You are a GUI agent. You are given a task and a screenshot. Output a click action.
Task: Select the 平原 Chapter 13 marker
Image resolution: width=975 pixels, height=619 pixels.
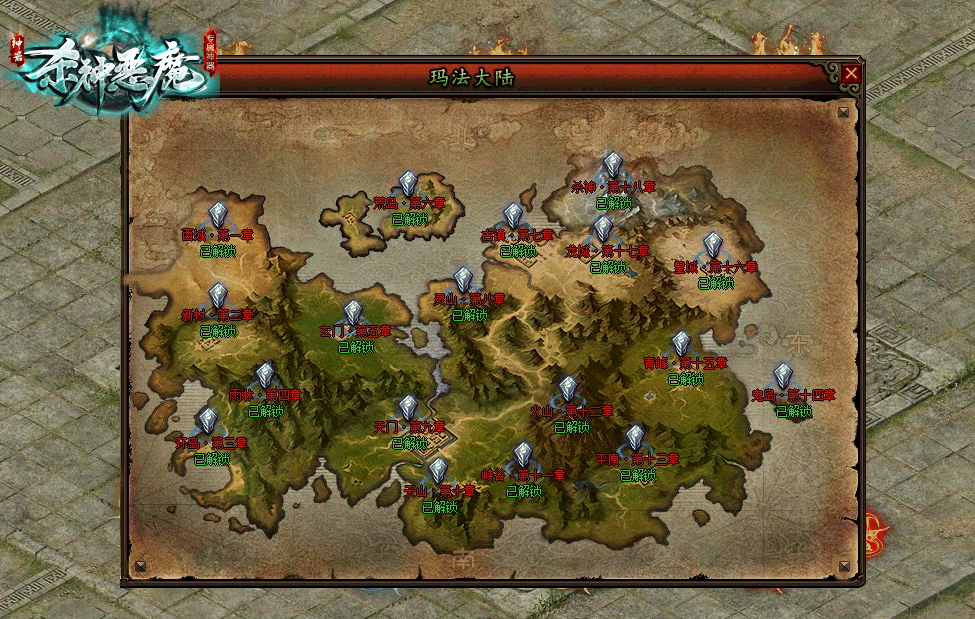pyautogui.click(x=635, y=438)
